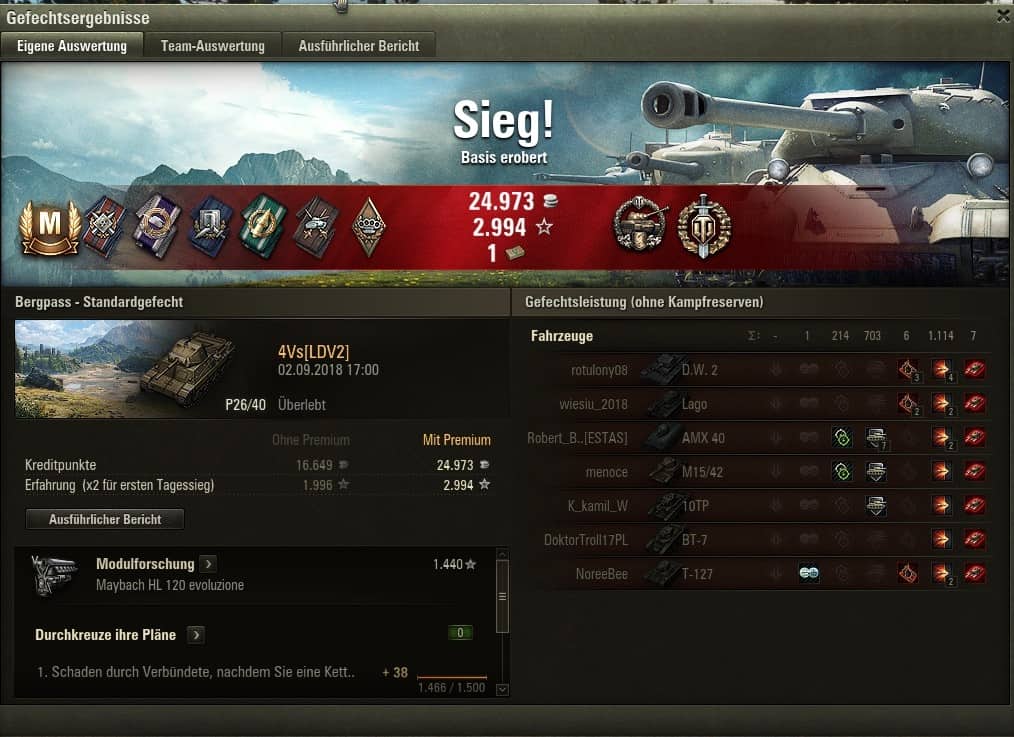
Task: Click the diamond-shaped rank badge
Action: tap(369, 228)
